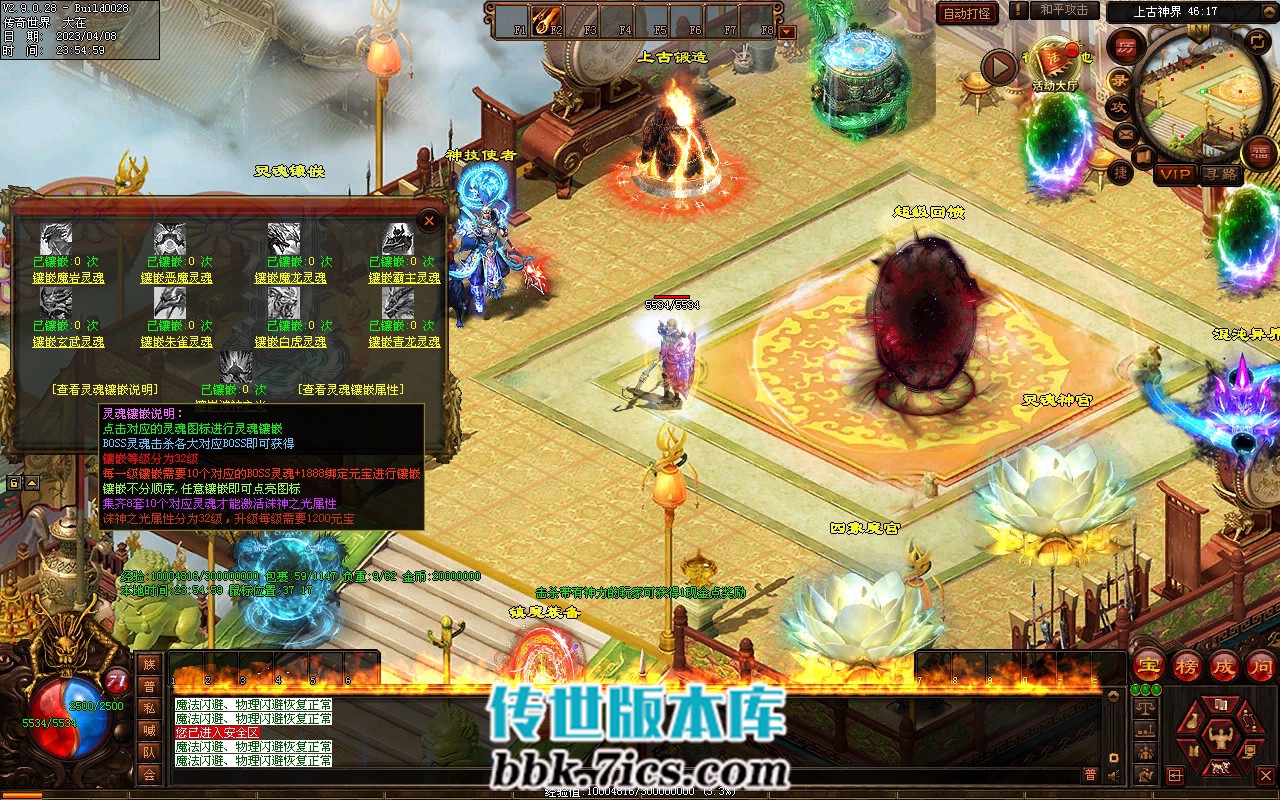Select the 镶嵌魔岩灵魂 inlay link
Screen dimensions: 1280x800
pyautogui.click(x=68, y=278)
